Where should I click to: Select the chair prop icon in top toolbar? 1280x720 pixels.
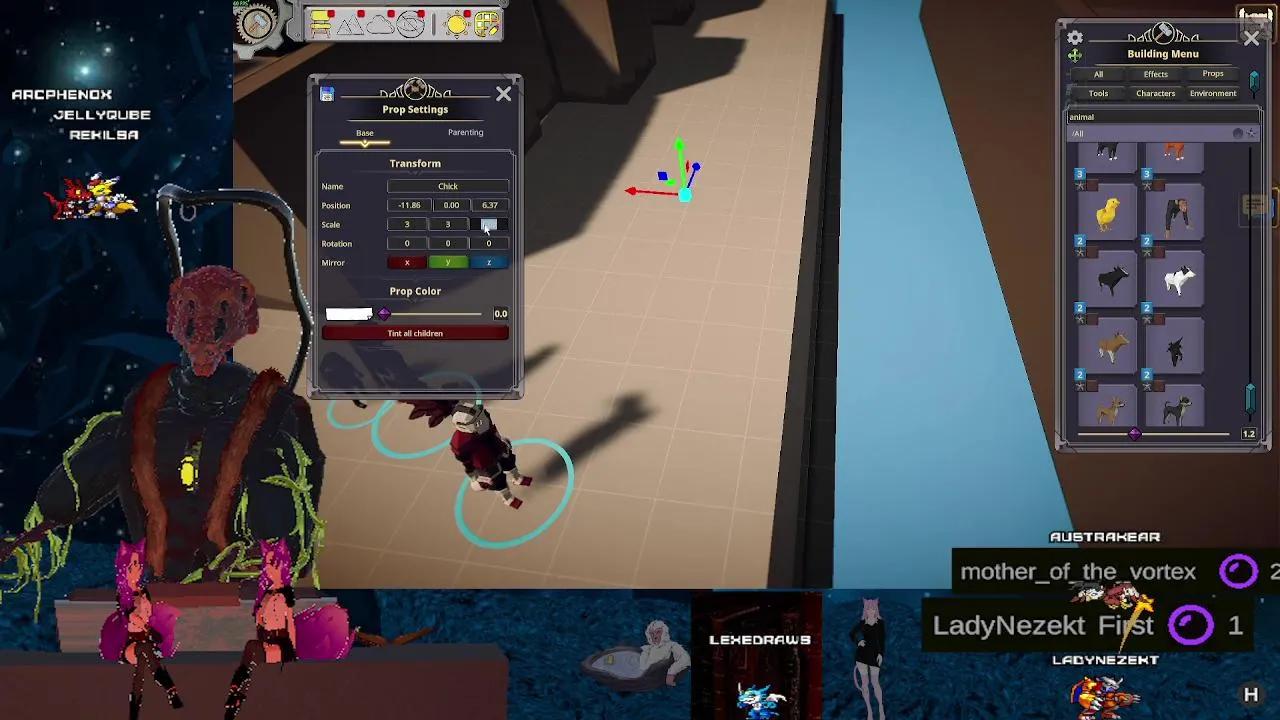320,23
